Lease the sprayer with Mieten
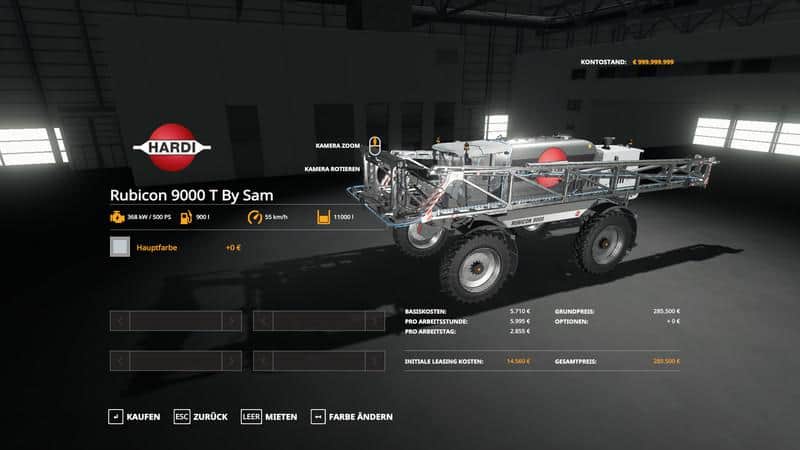Screen dimensions: 800x450 270,416
